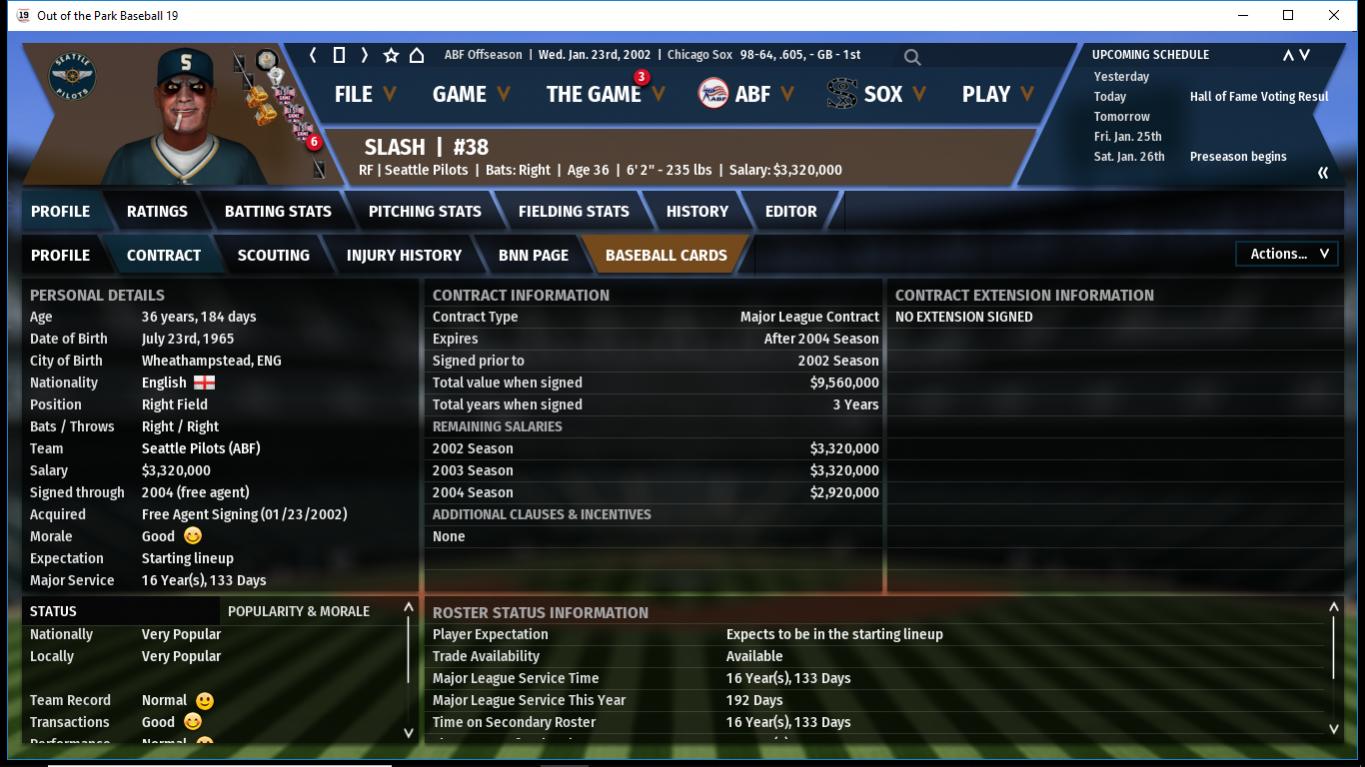
Task: Open the SOX team menu
Action: (877, 94)
